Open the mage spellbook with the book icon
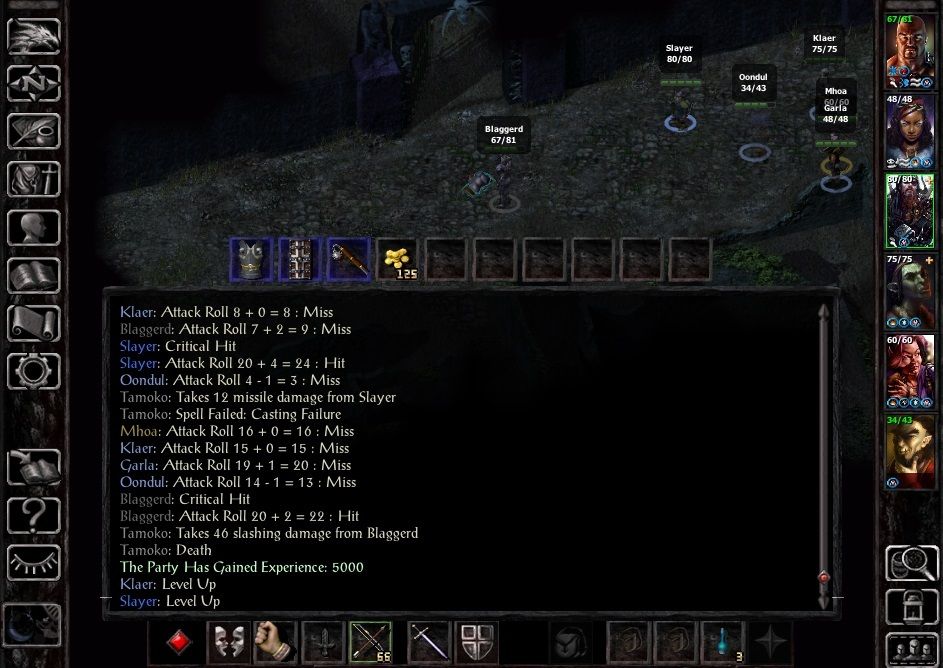Screen dimensions: 943x668 pos(34,276)
